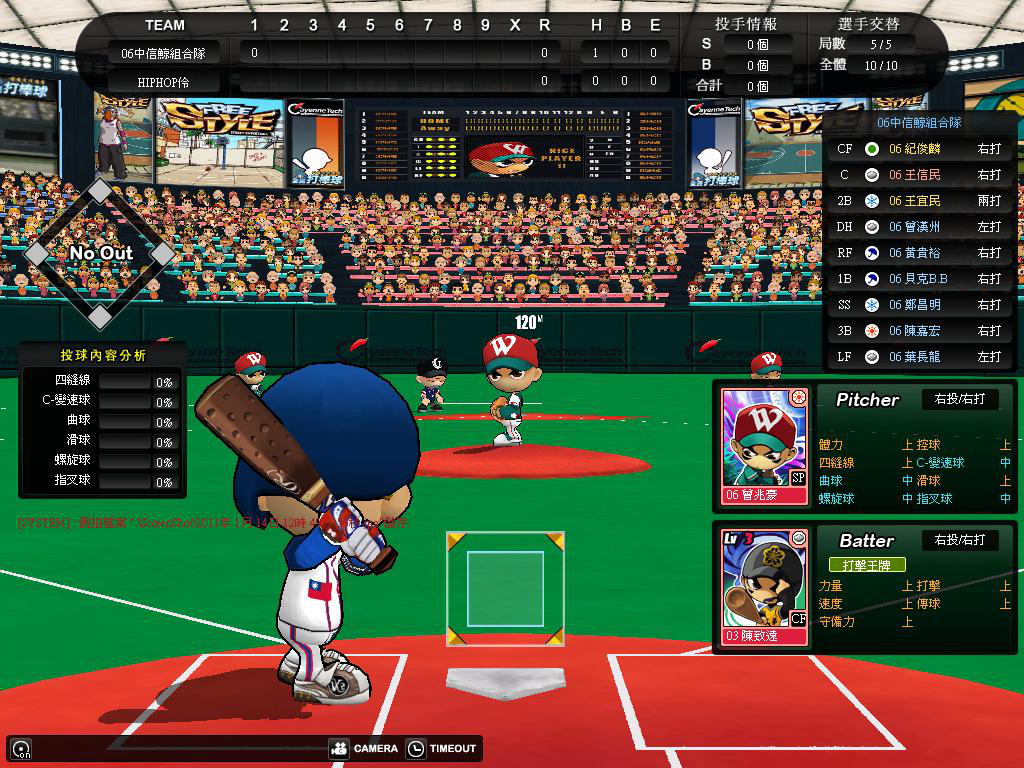Click the batter card of 陳致遠
Viewport: 1024px width, 768px height.
tap(765, 586)
